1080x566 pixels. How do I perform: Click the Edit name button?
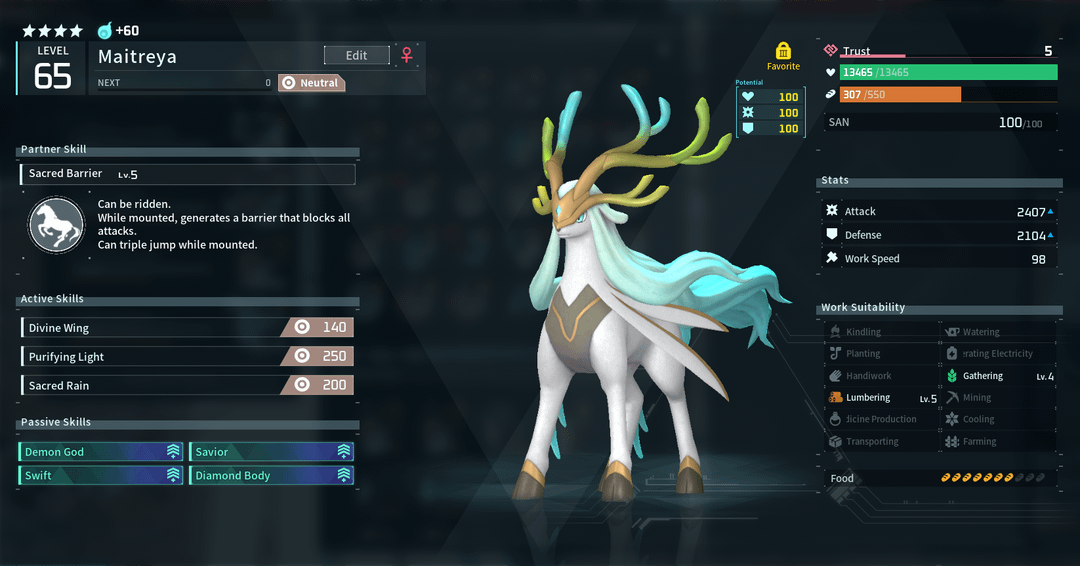pos(356,56)
